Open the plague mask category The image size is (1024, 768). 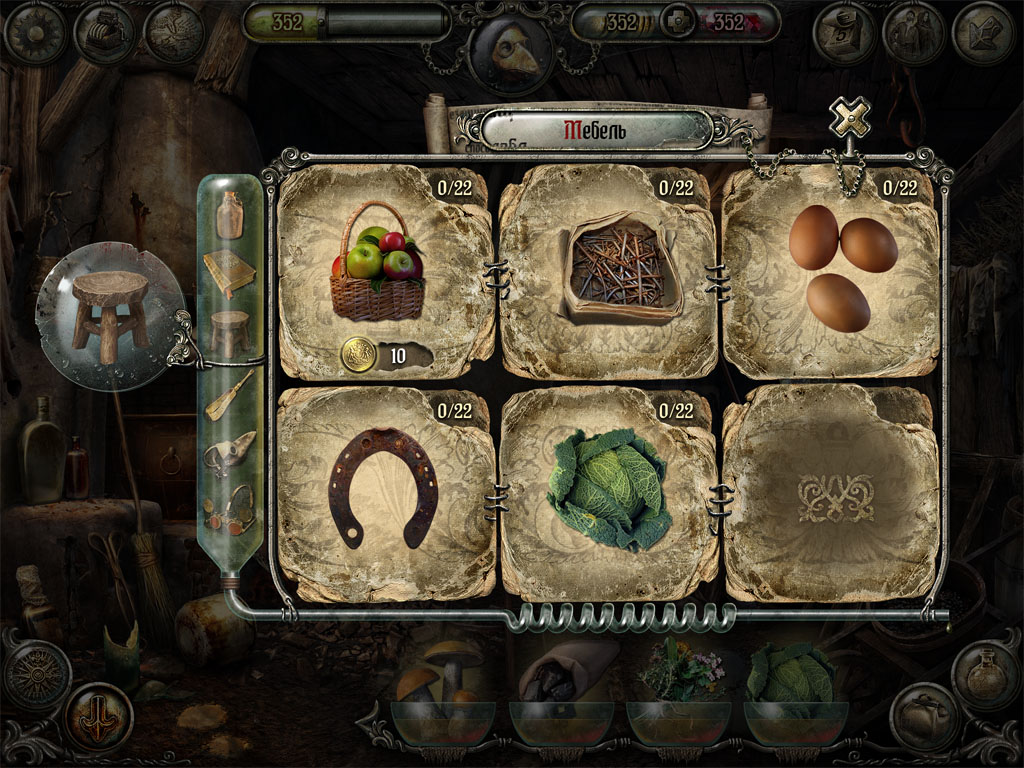click(x=229, y=453)
